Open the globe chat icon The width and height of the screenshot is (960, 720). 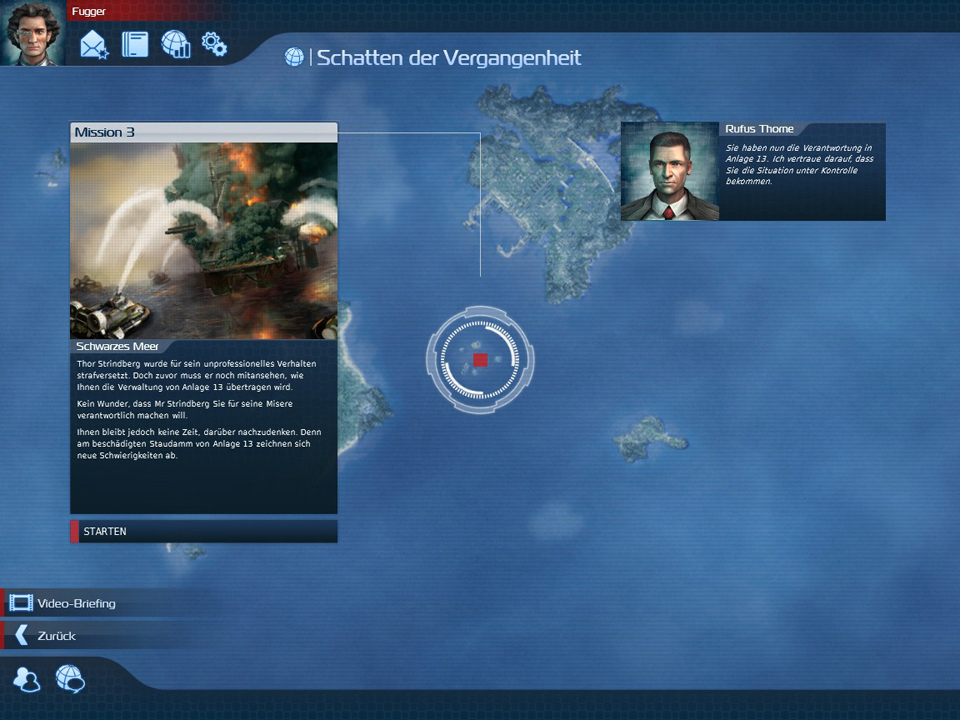click(70, 680)
